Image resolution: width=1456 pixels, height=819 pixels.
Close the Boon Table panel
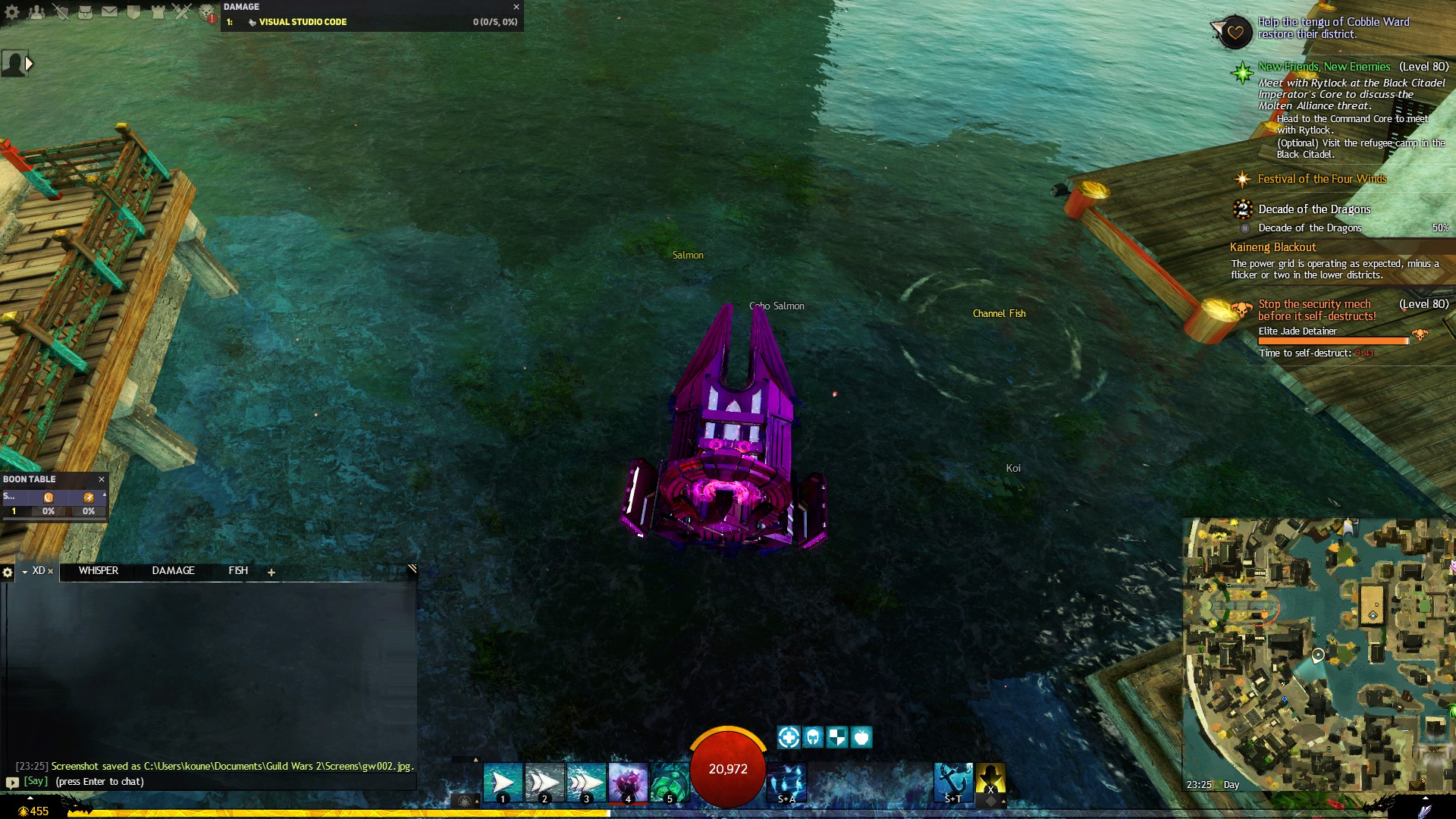click(x=102, y=479)
